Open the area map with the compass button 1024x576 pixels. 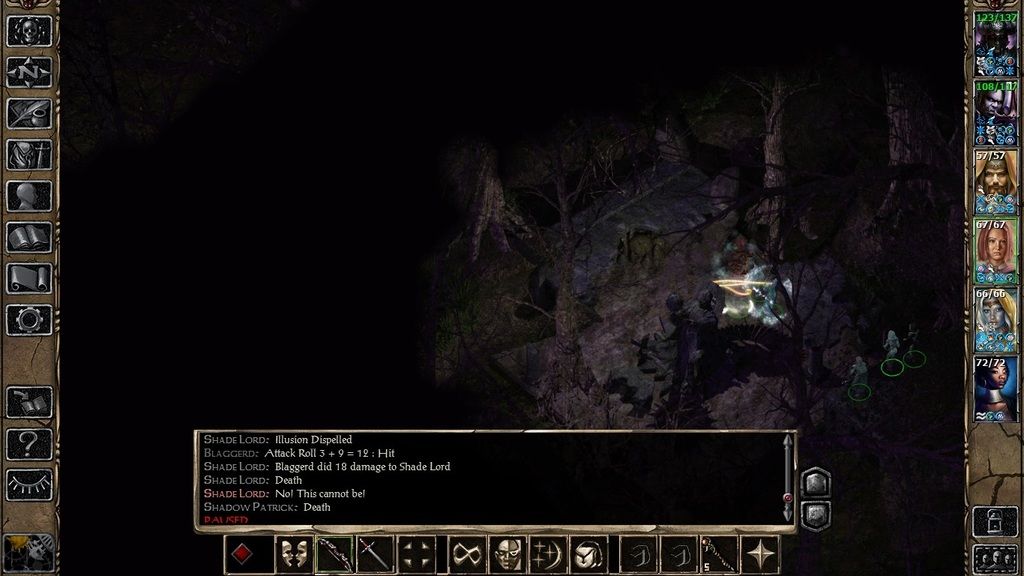point(29,72)
